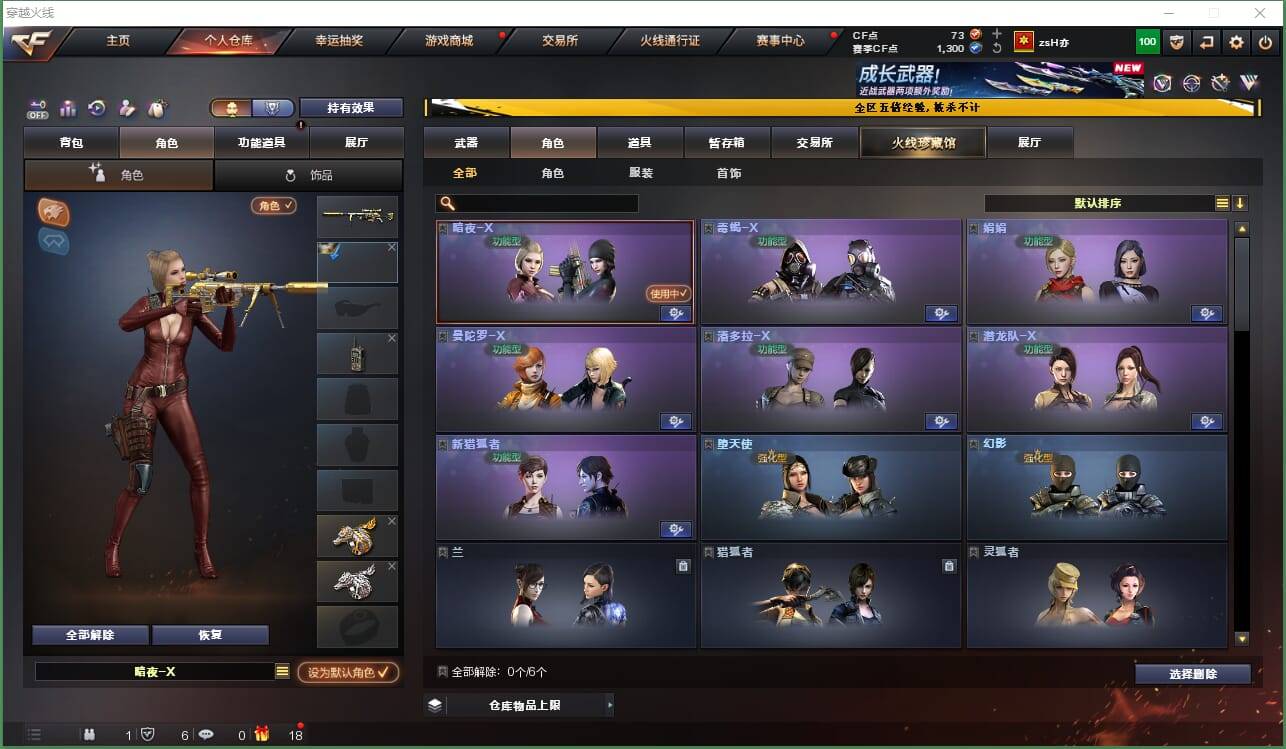The width and height of the screenshot is (1286, 749).
Task: Switch to the shield/rank mode toggle
Action: pyautogui.click(x=272, y=106)
